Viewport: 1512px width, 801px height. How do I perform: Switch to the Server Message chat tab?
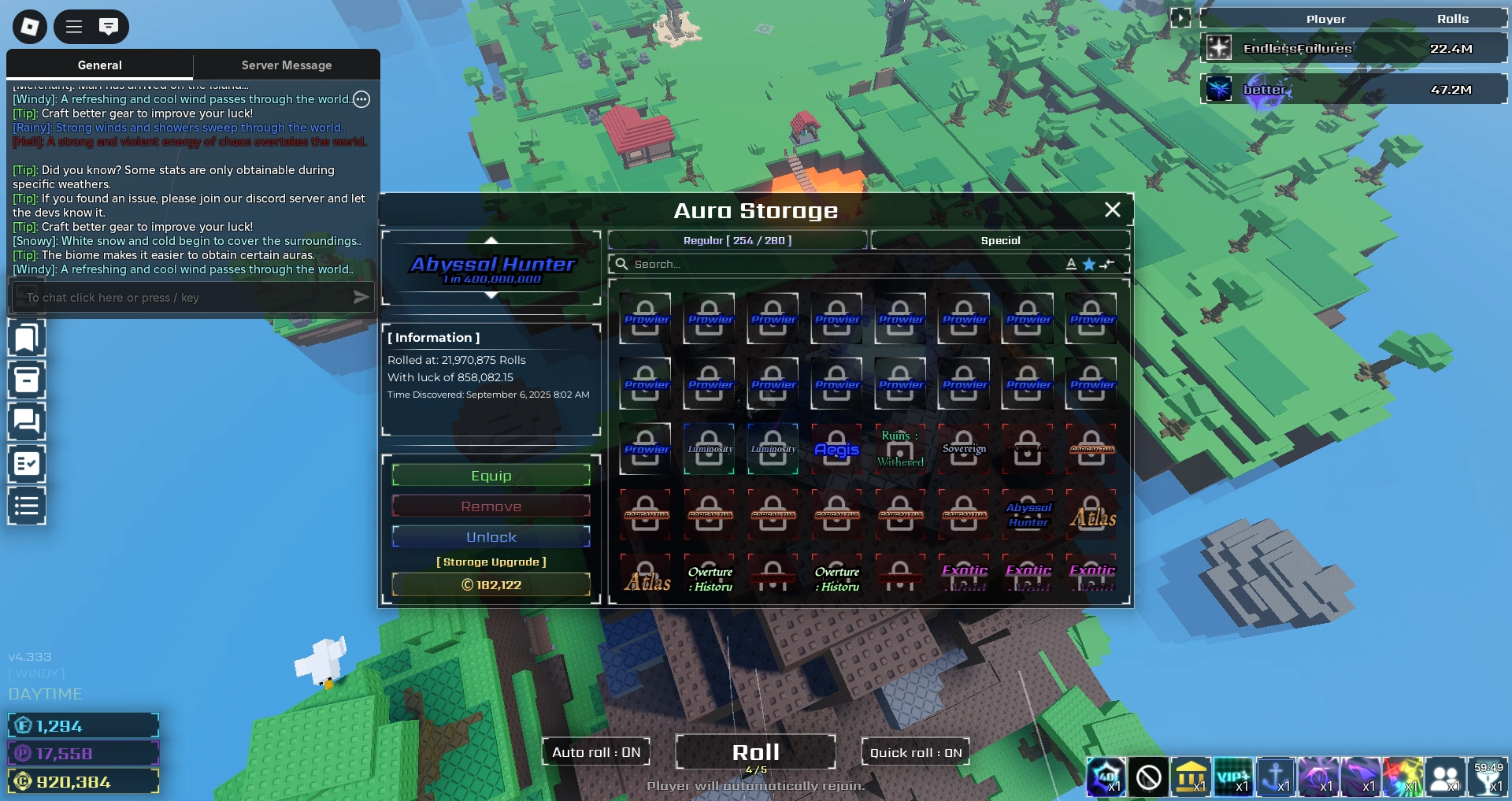click(286, 65)
